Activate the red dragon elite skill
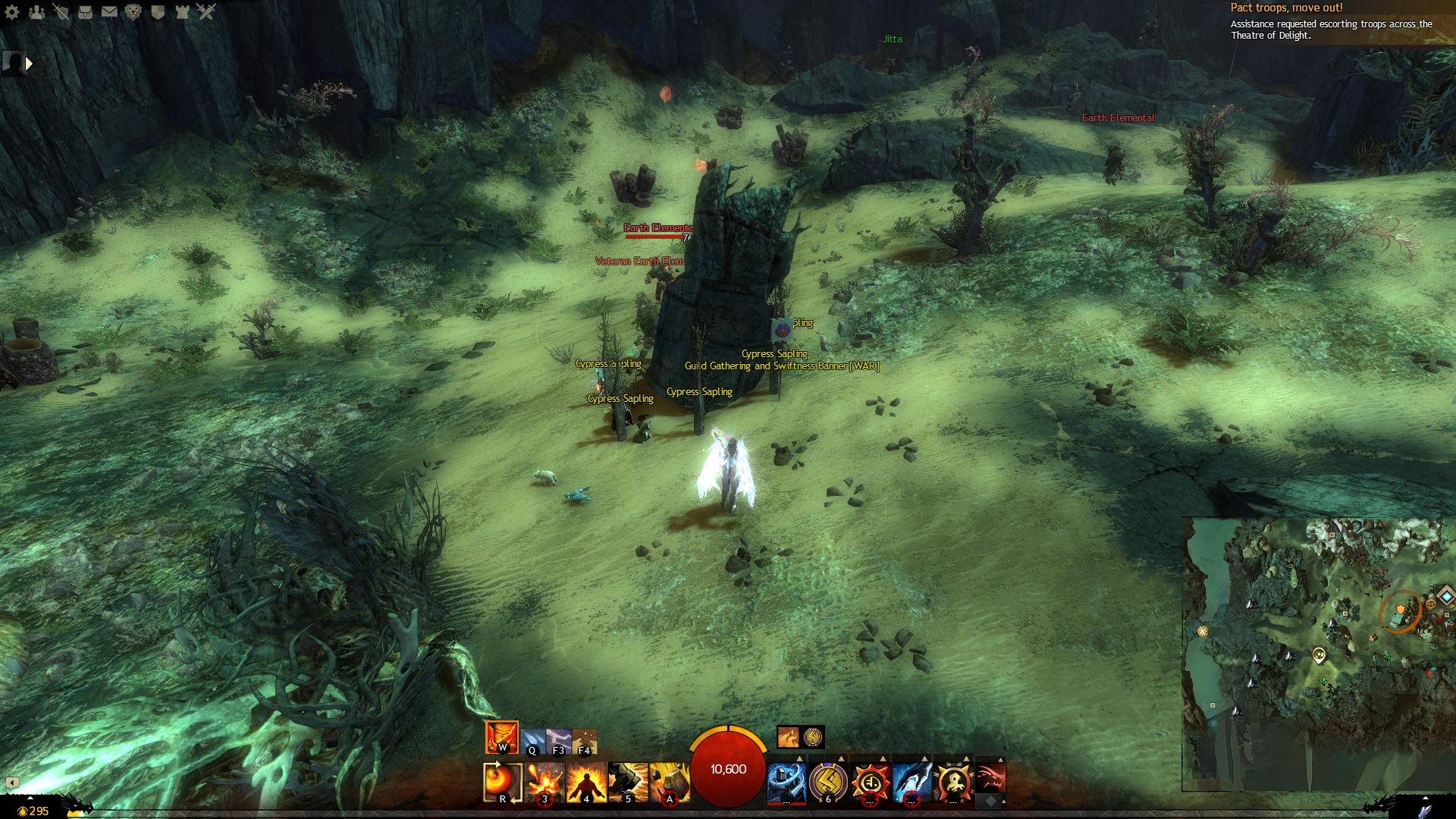 click(x=990, y=777)
